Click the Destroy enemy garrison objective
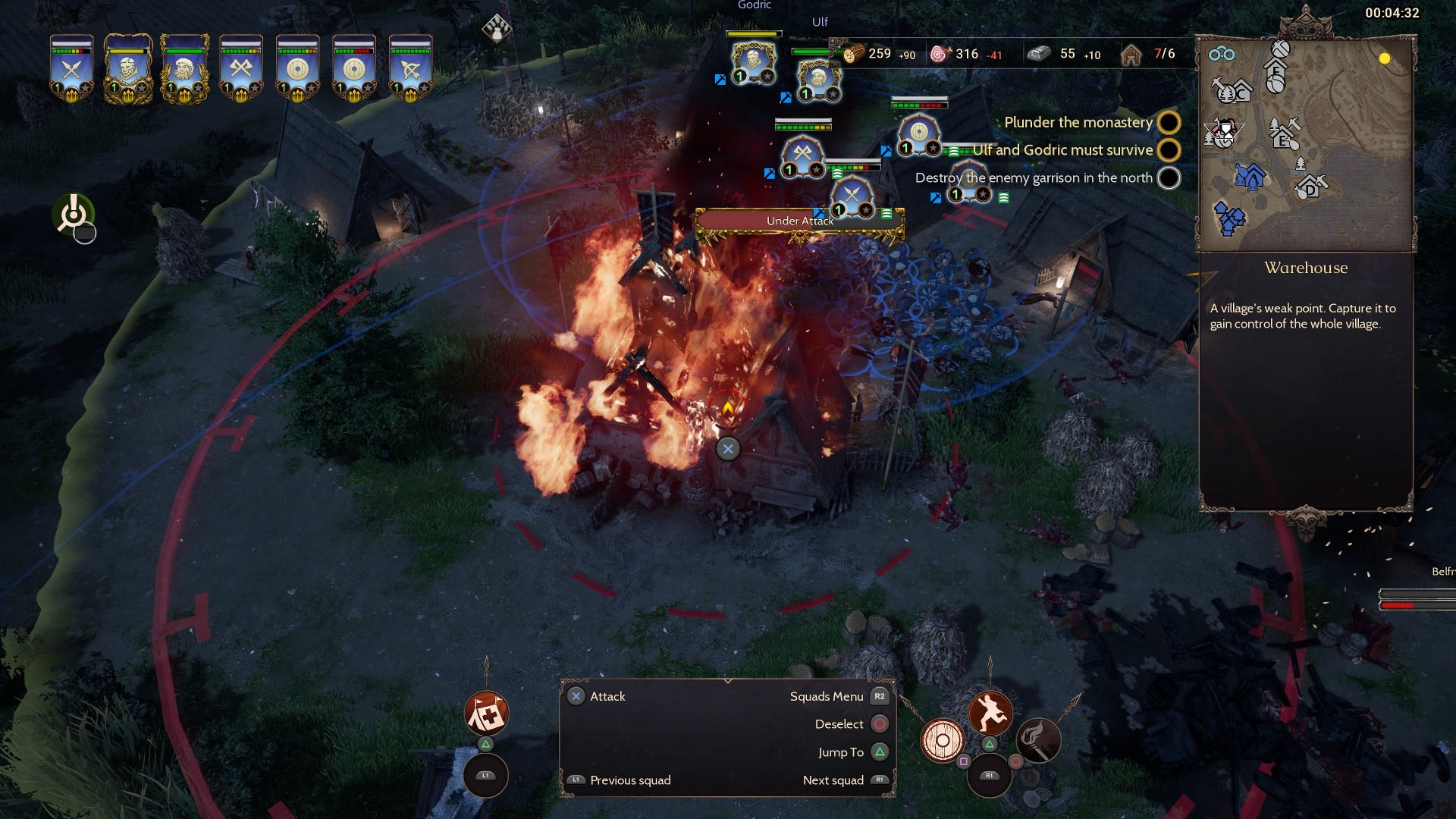Screen dimensions: 1456x819 tap(1034, 177)
